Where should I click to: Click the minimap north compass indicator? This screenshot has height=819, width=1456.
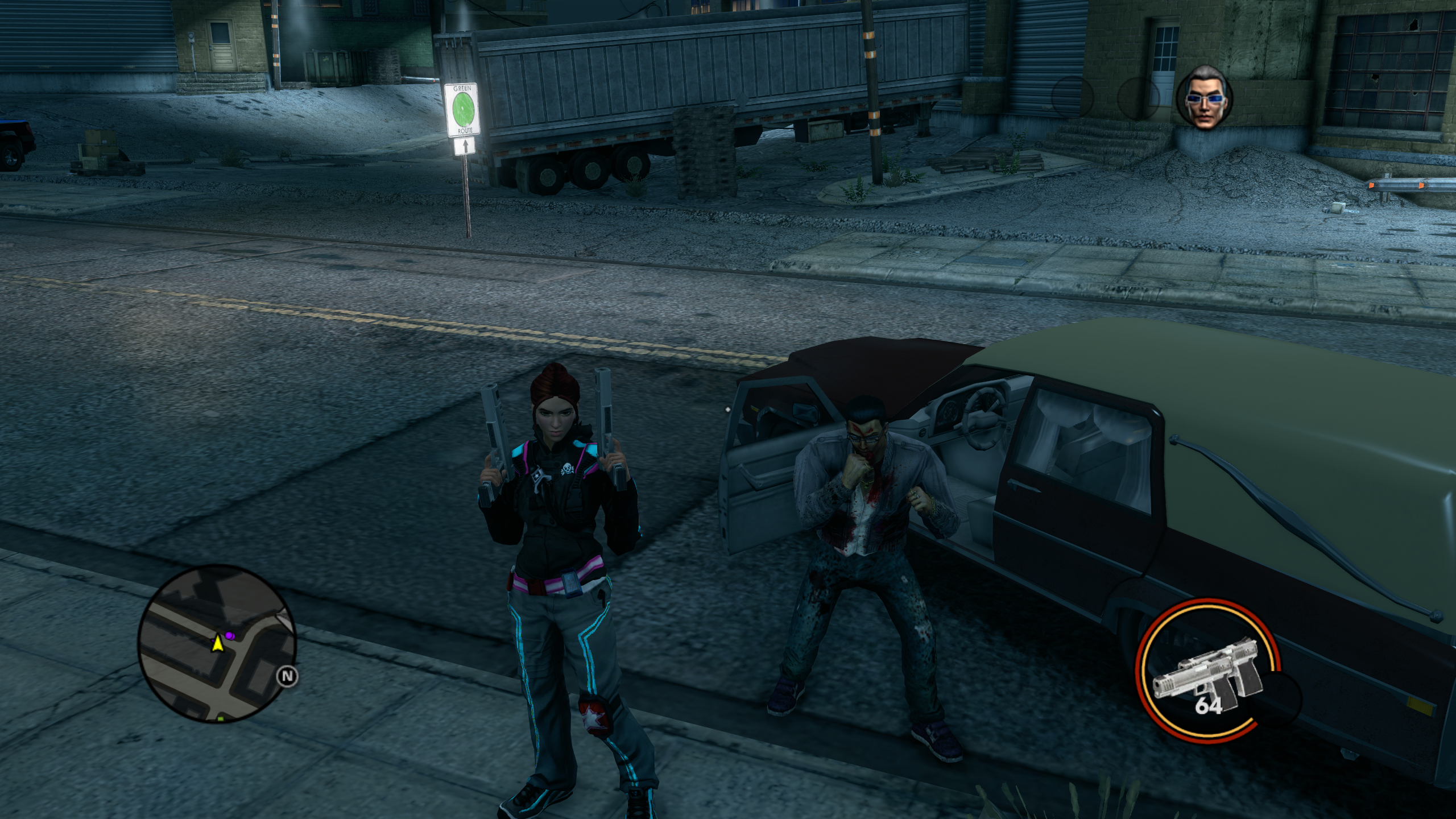click(x=288, y=676)
